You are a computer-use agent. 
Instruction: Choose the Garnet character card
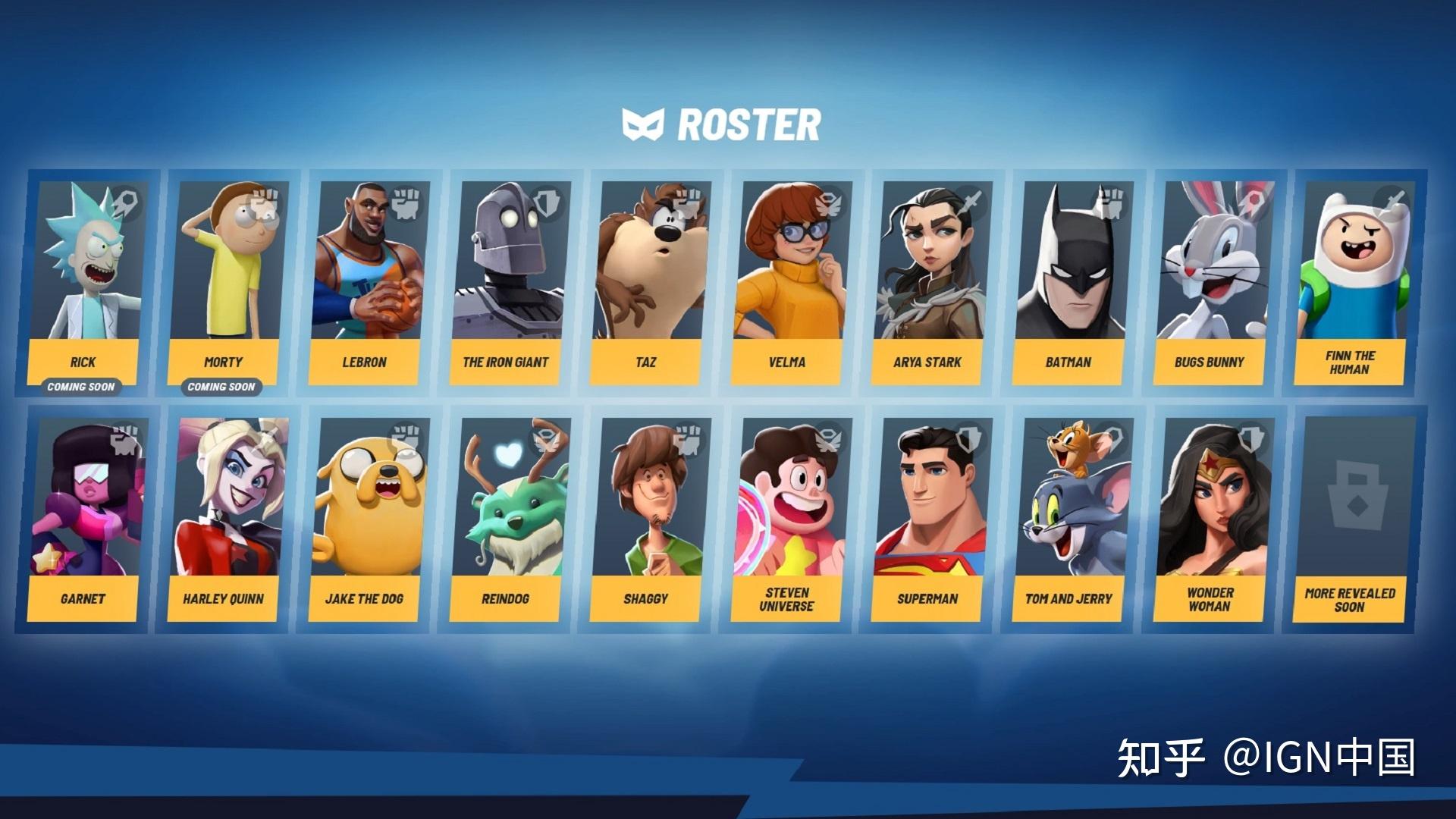click(85, 519)
